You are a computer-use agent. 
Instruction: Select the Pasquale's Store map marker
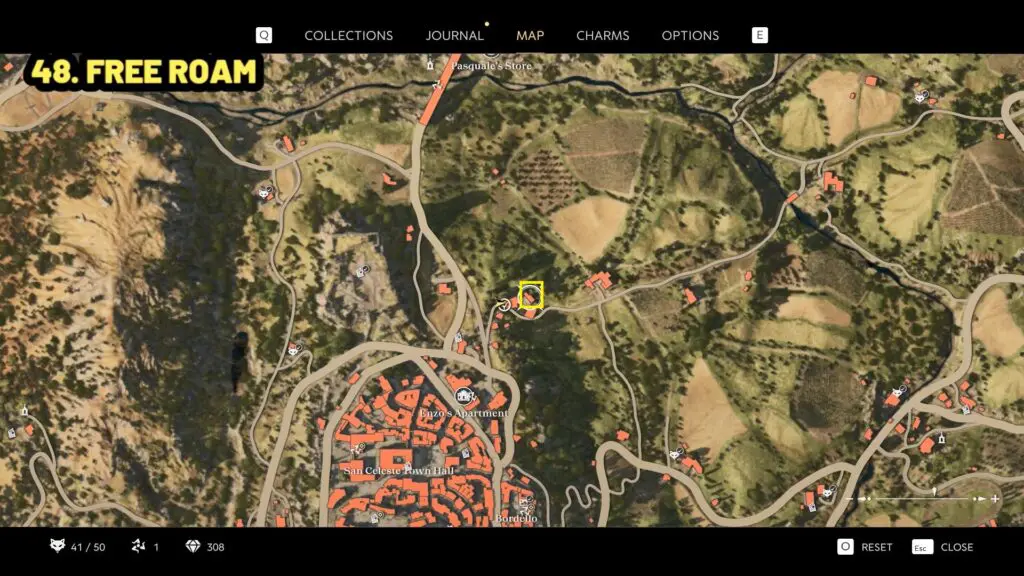431,65
